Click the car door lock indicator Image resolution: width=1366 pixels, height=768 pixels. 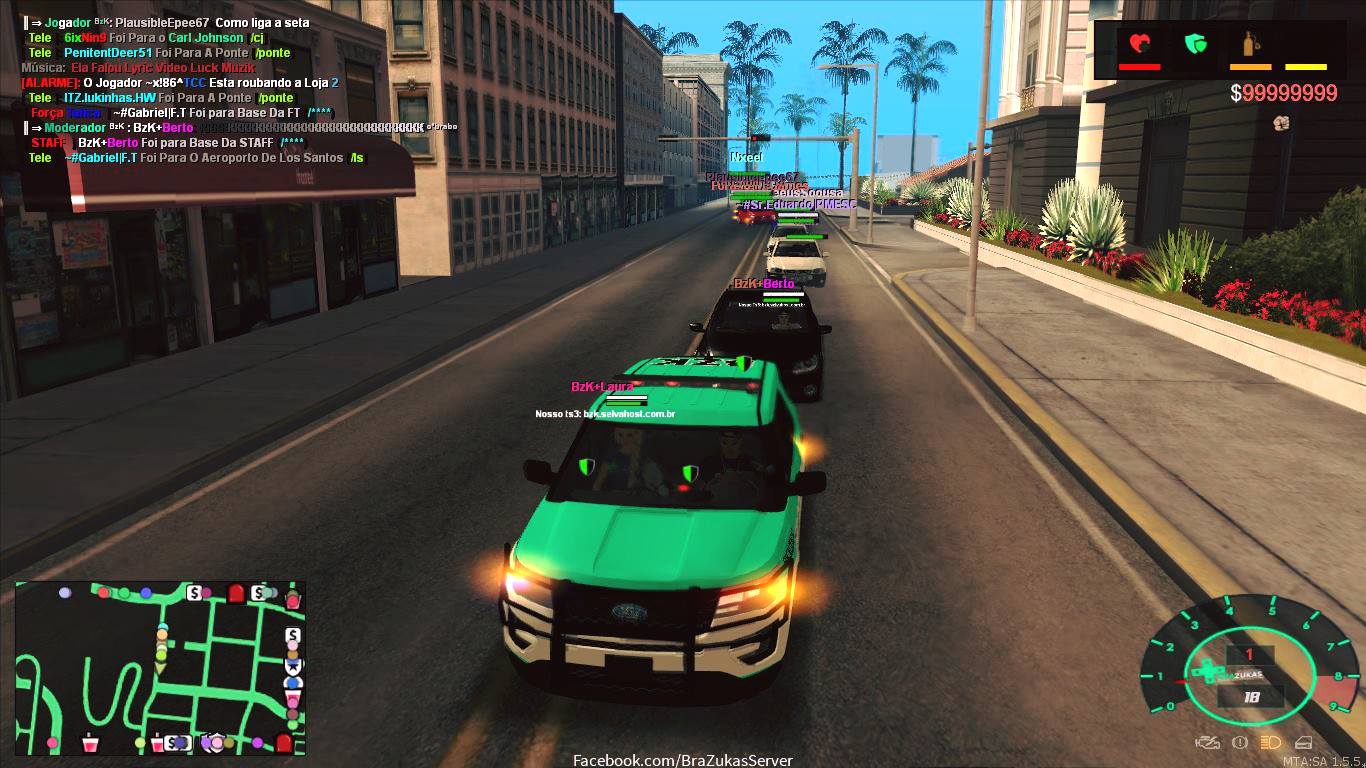coord(1303,743)
